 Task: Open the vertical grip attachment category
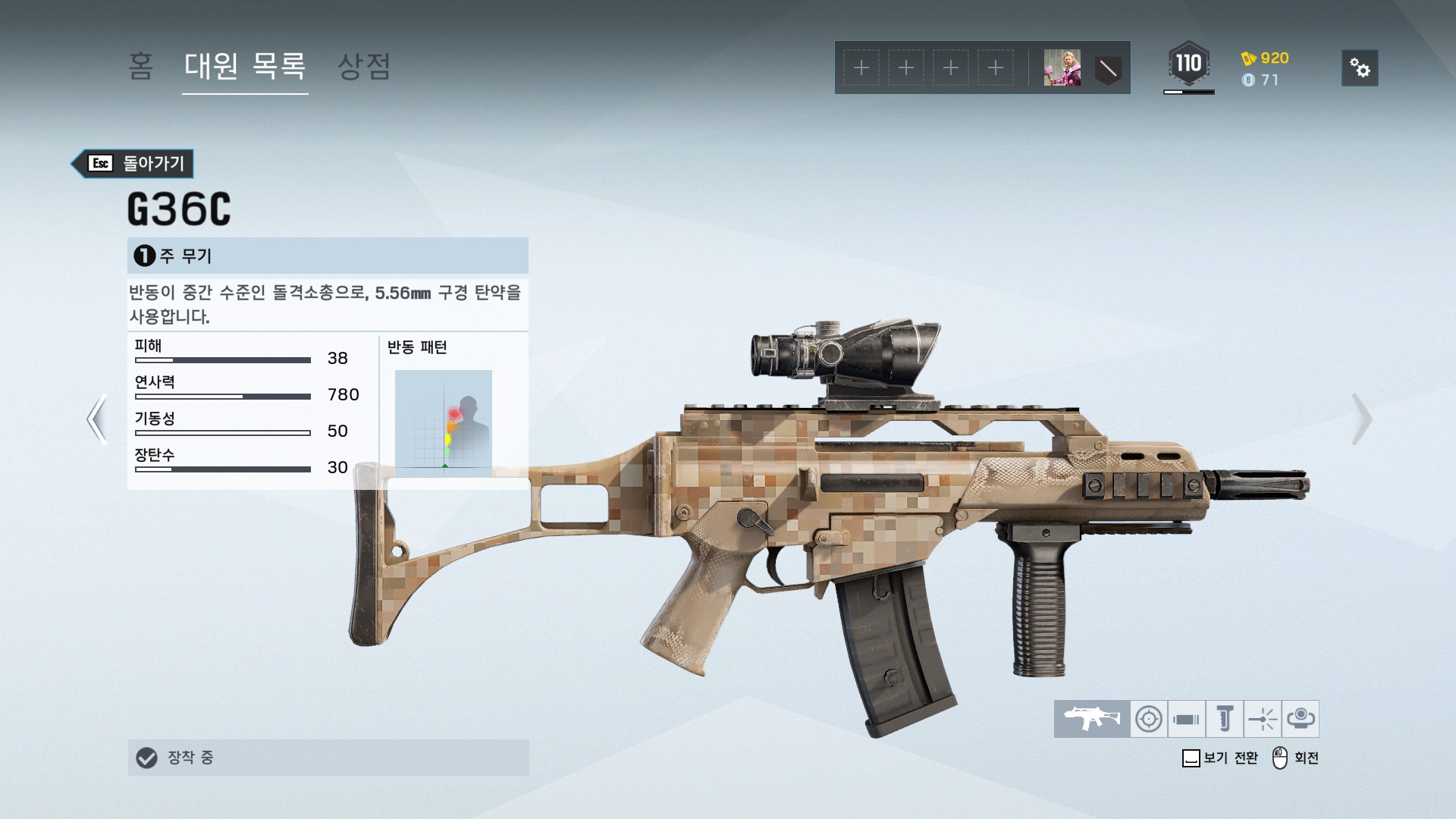click(1224, 718)
